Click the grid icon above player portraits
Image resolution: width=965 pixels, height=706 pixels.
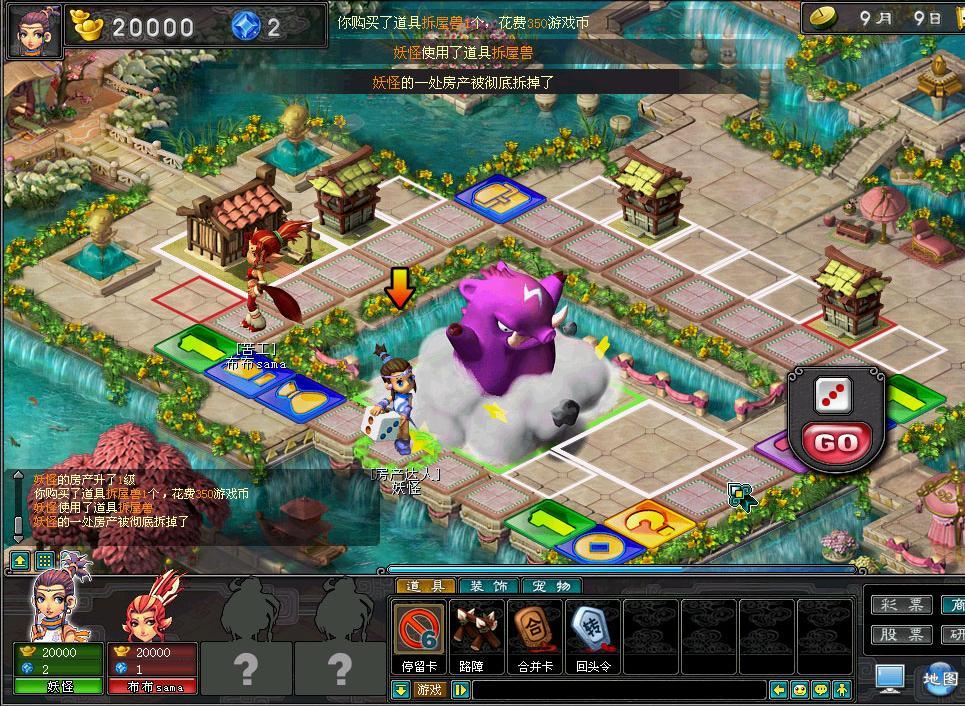coord(44,560)
